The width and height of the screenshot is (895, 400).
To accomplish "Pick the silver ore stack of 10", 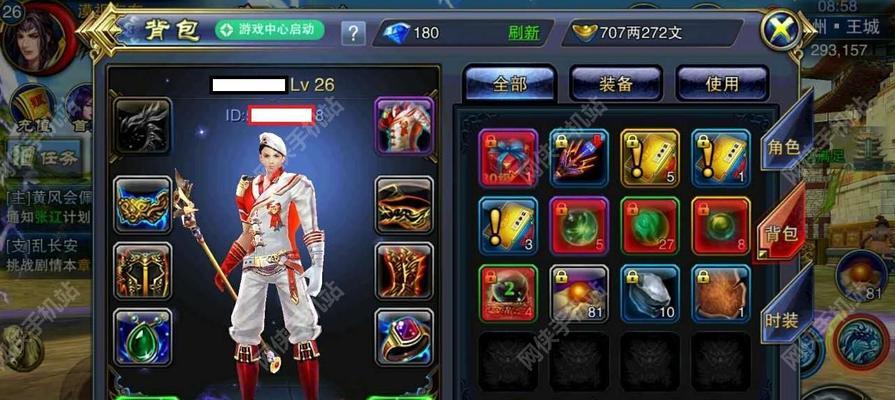I will click(650, 293).
